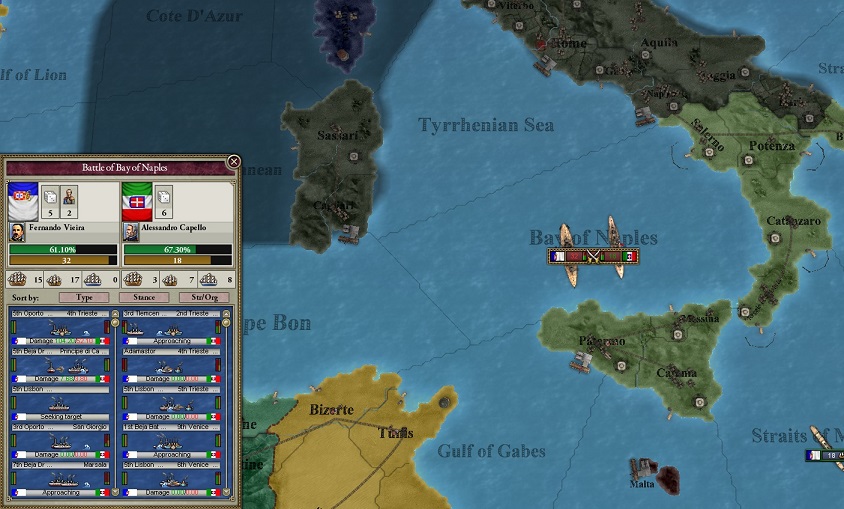Sort ships by Type
The height and width of the screenshot is (509, 844).
point(84,297)
